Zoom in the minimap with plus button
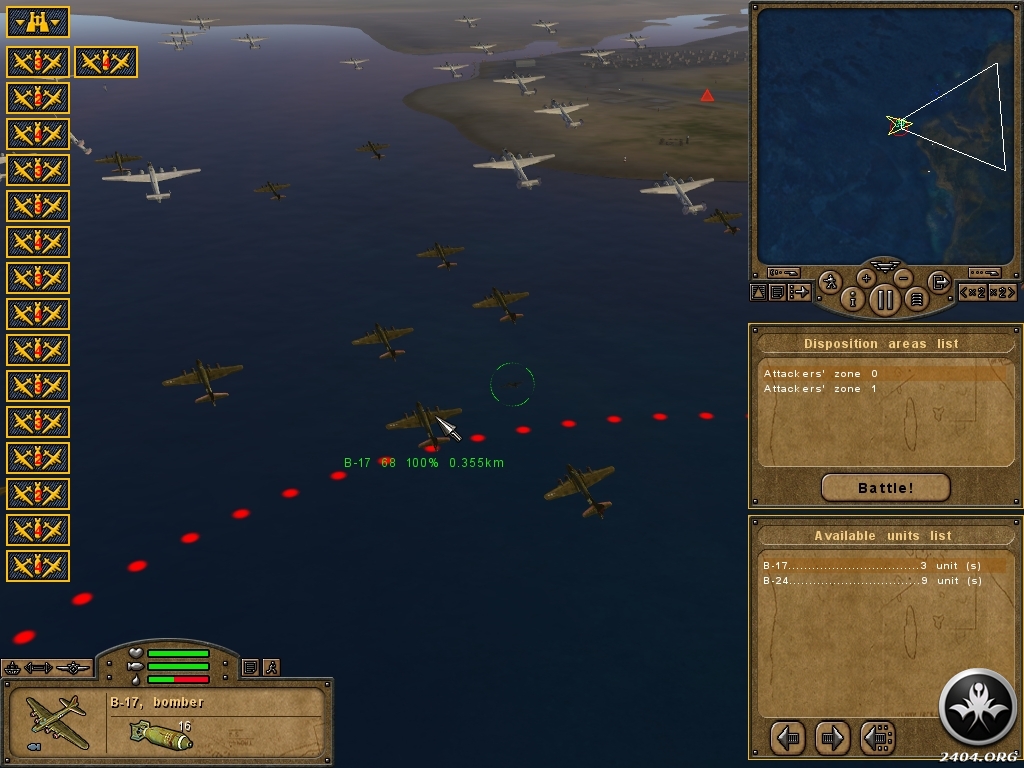Image resolution: width=1024 pixels, height=768 pixels. tap(866, 278)
